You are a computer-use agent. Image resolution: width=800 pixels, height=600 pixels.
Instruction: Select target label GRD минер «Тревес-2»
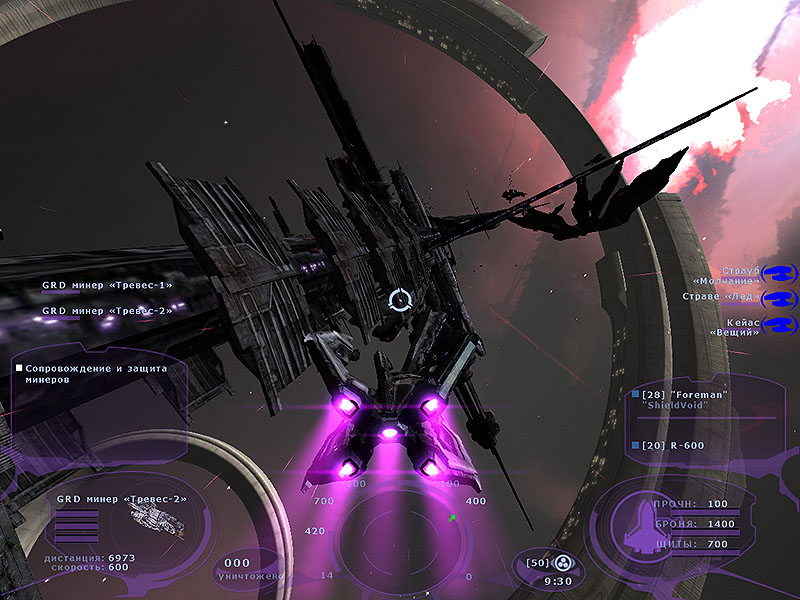[x=107, y=311]
